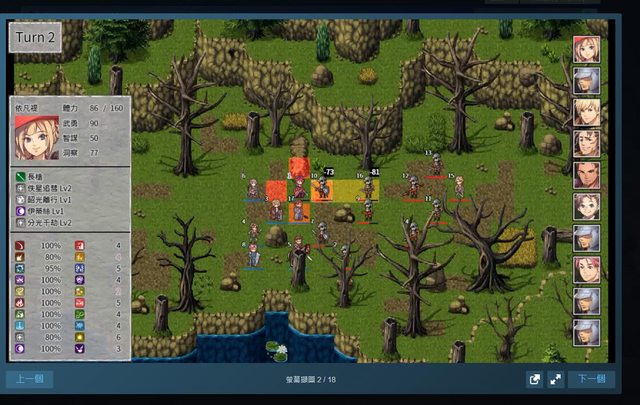Choose the 倏星追彗 Lv2 skill
Screen dimensions: 640x405
point(55,187)
